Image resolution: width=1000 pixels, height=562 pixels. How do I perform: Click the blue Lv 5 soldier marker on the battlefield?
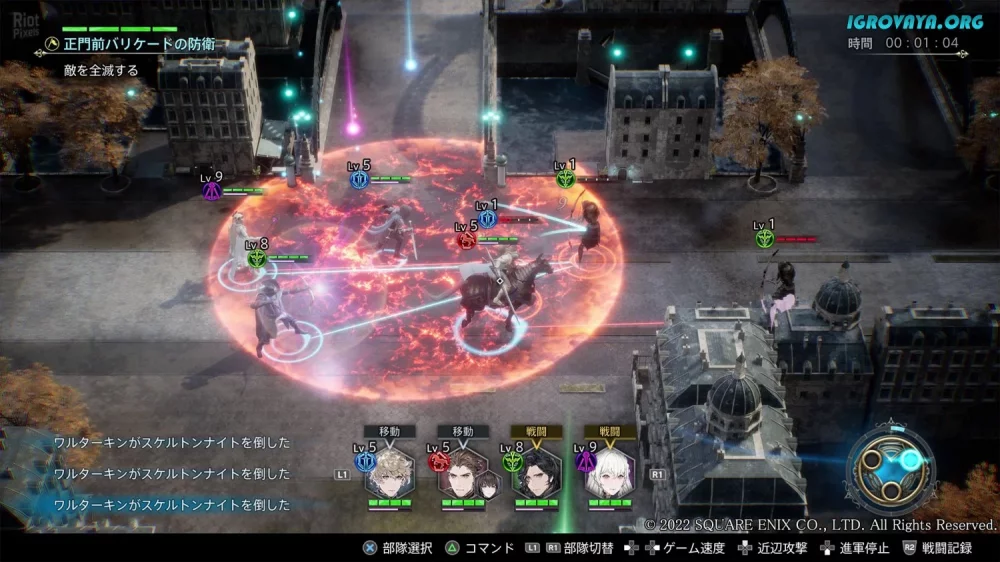[x=361, y=179]
